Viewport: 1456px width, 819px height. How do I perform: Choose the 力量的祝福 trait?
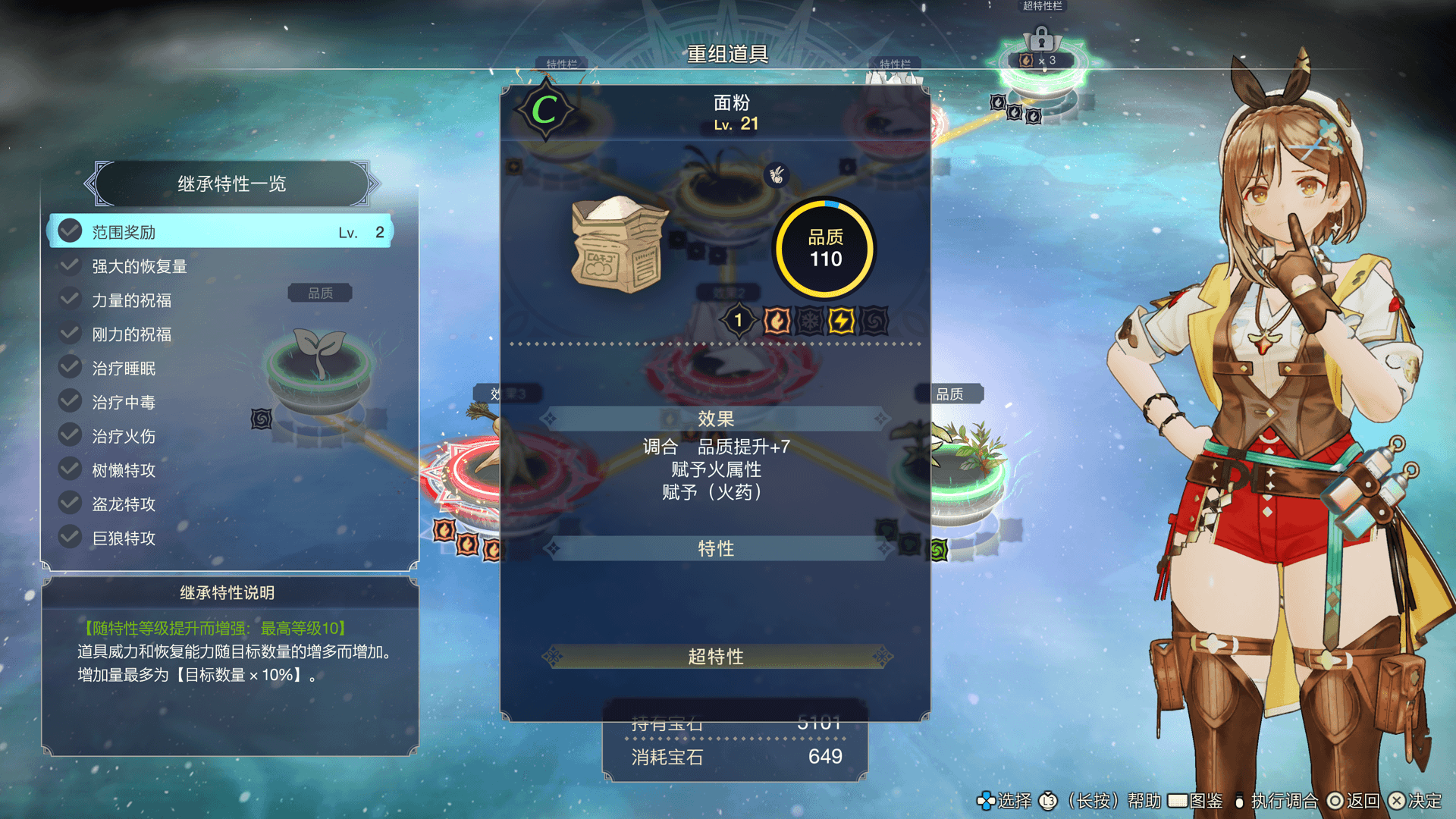[x=220, y=300]
